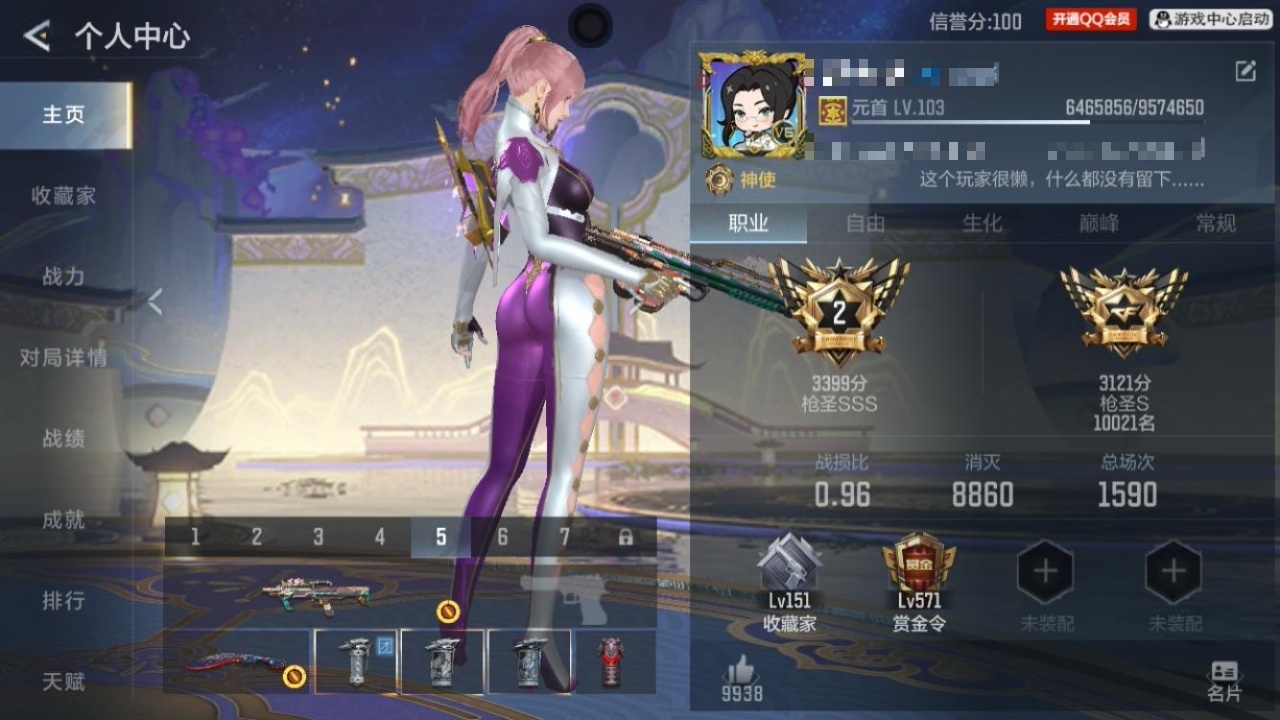Click the player avatar portrait
The image size is (1280, 720).
pos(753,105)
